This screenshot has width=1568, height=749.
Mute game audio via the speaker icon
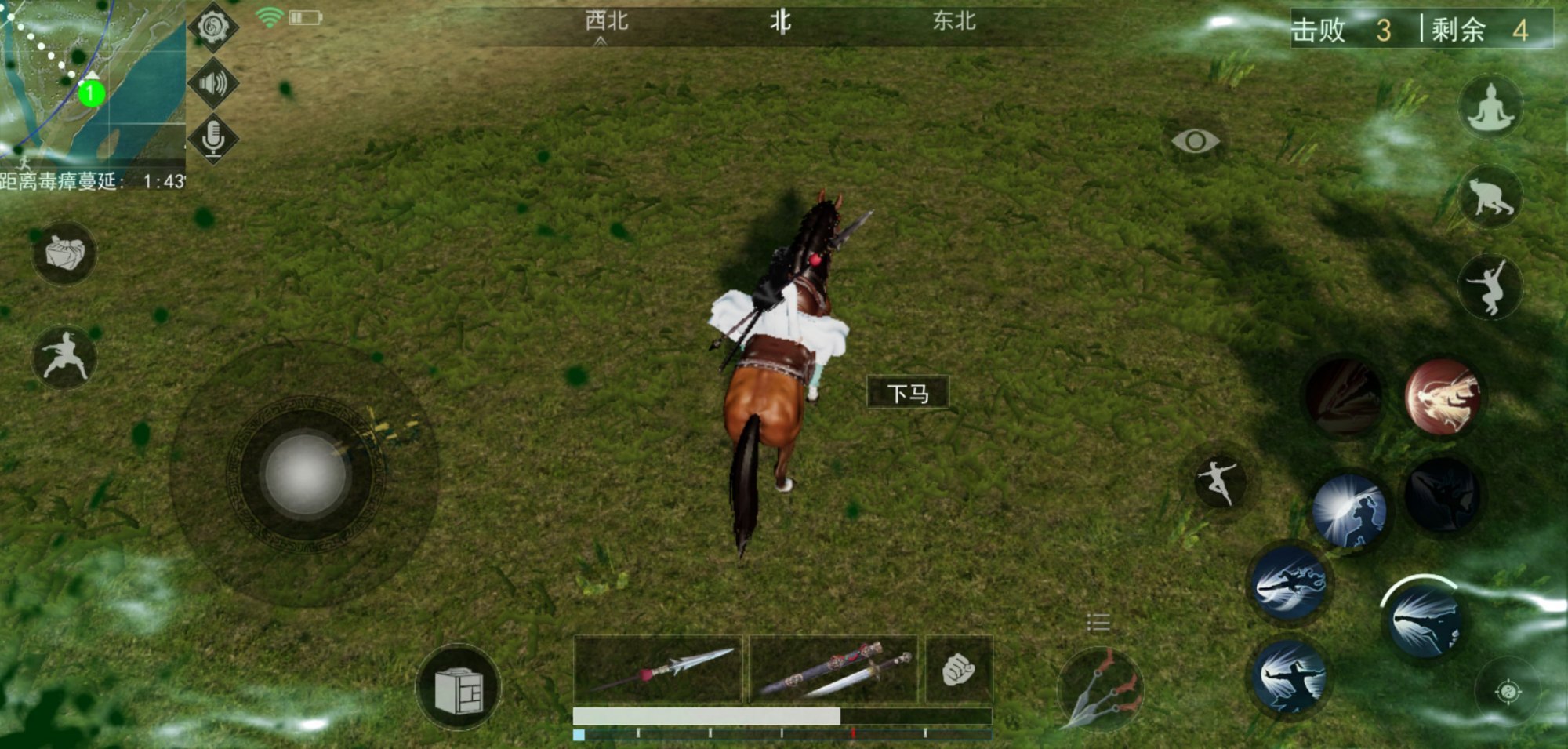(x=212, y=84)
